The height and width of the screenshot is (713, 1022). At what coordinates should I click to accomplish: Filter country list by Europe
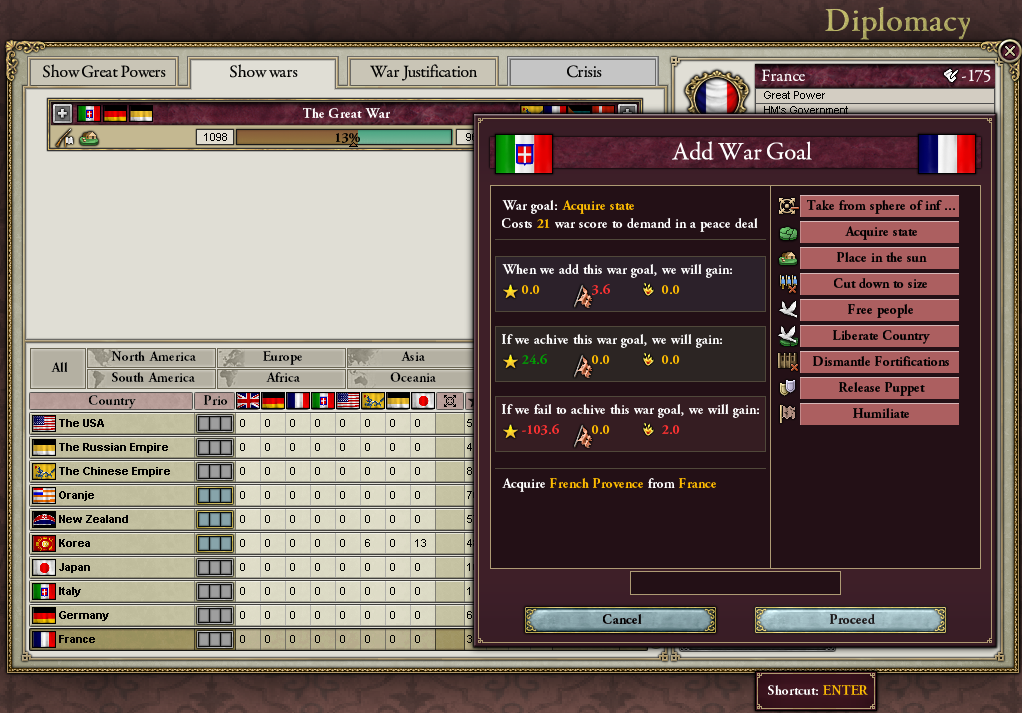click(x=282, y=357)
